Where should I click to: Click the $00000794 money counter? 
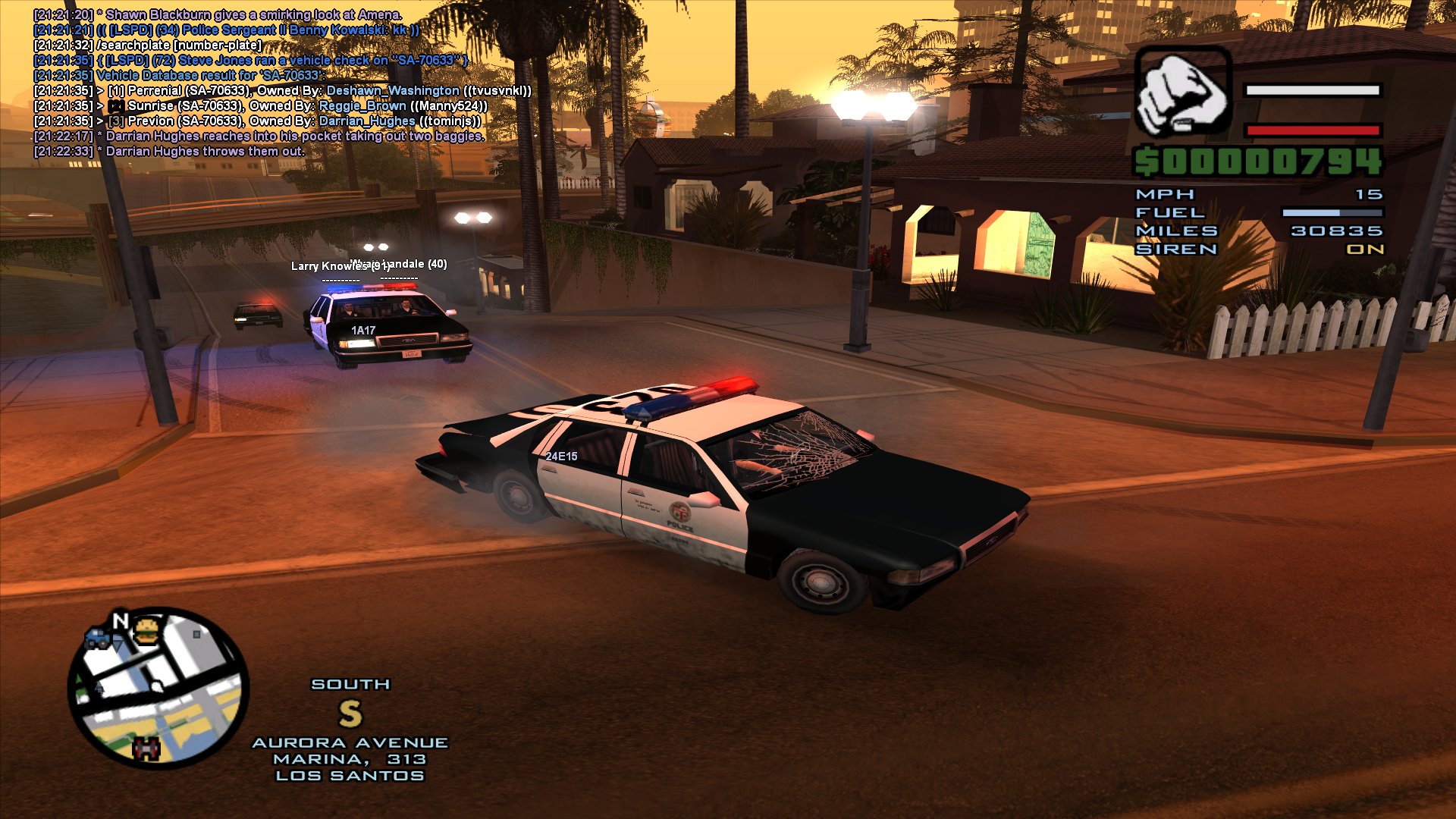click(1258, 161)
